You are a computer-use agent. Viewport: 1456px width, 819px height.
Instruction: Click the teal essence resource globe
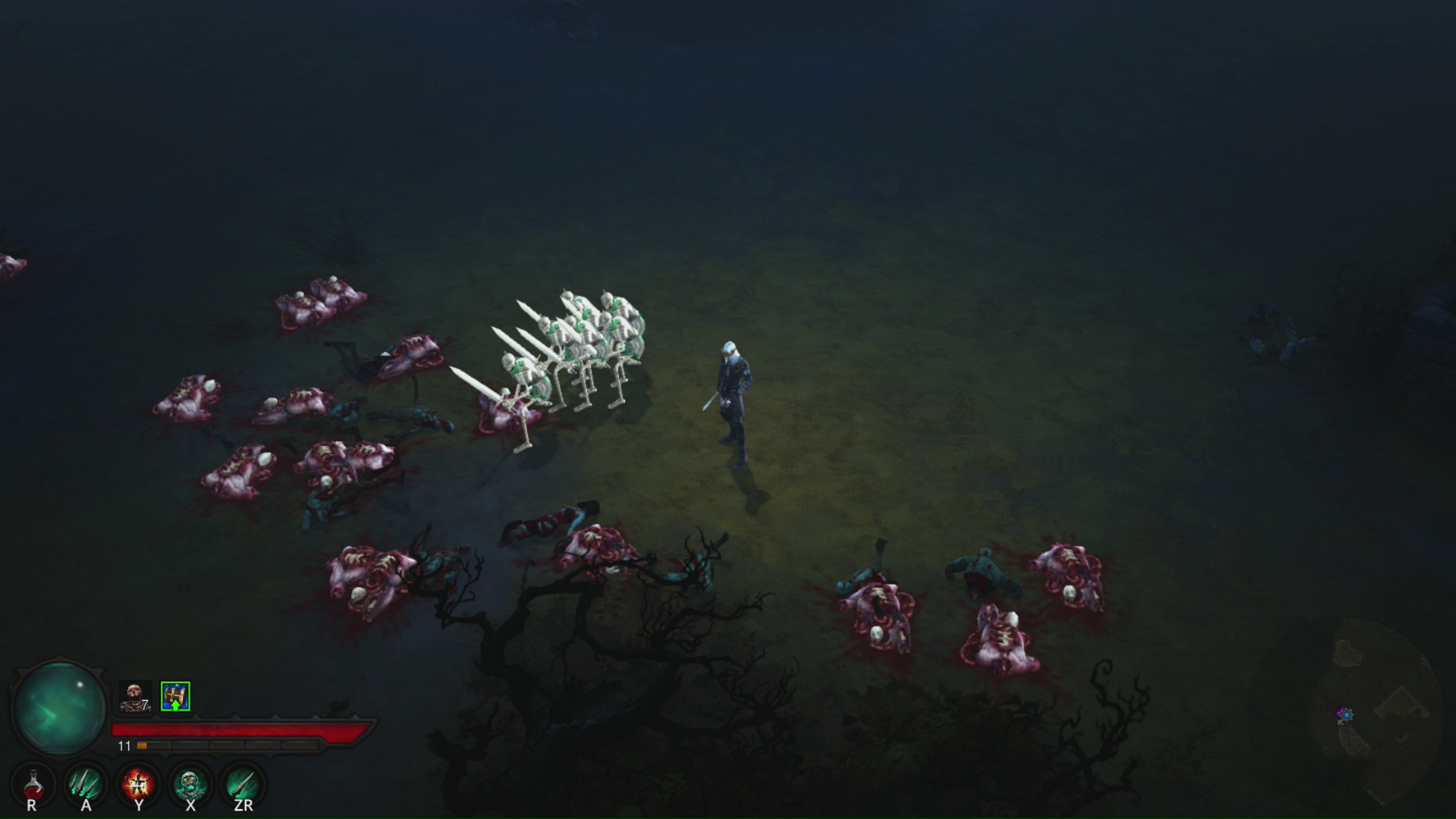click(59, 708)
